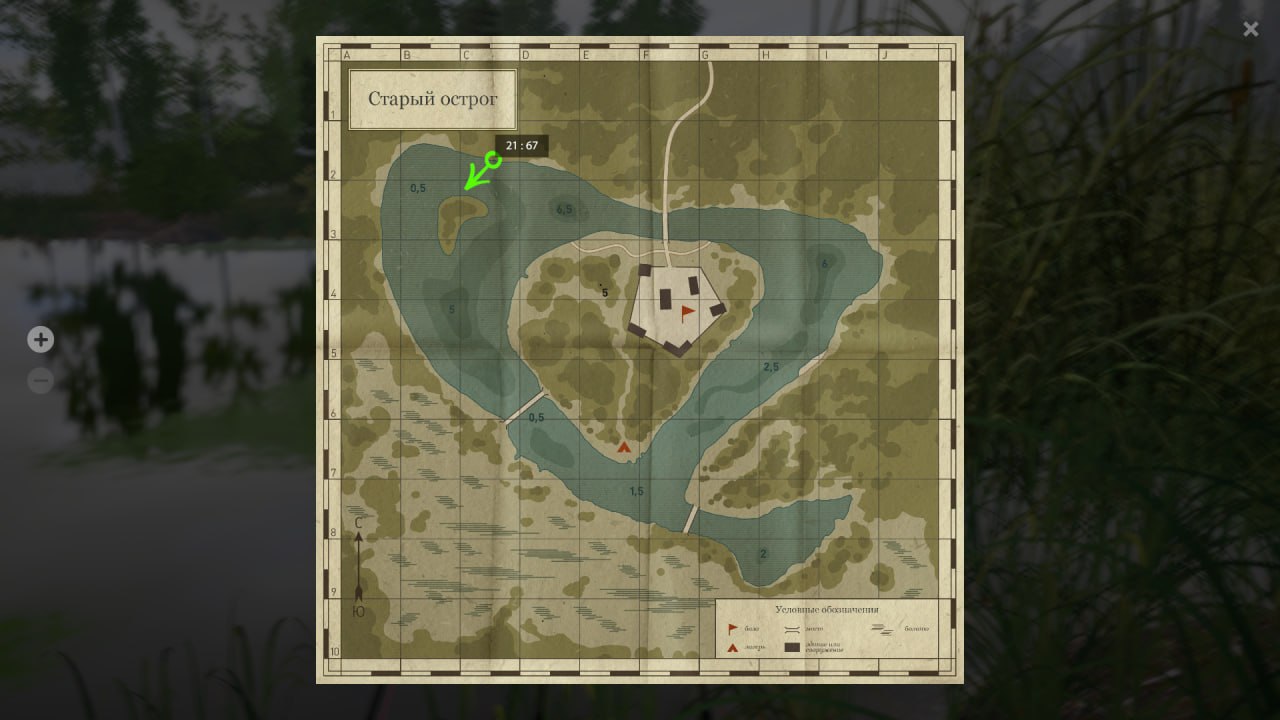Click the red camp triangle below the fortress

(624, 447)
